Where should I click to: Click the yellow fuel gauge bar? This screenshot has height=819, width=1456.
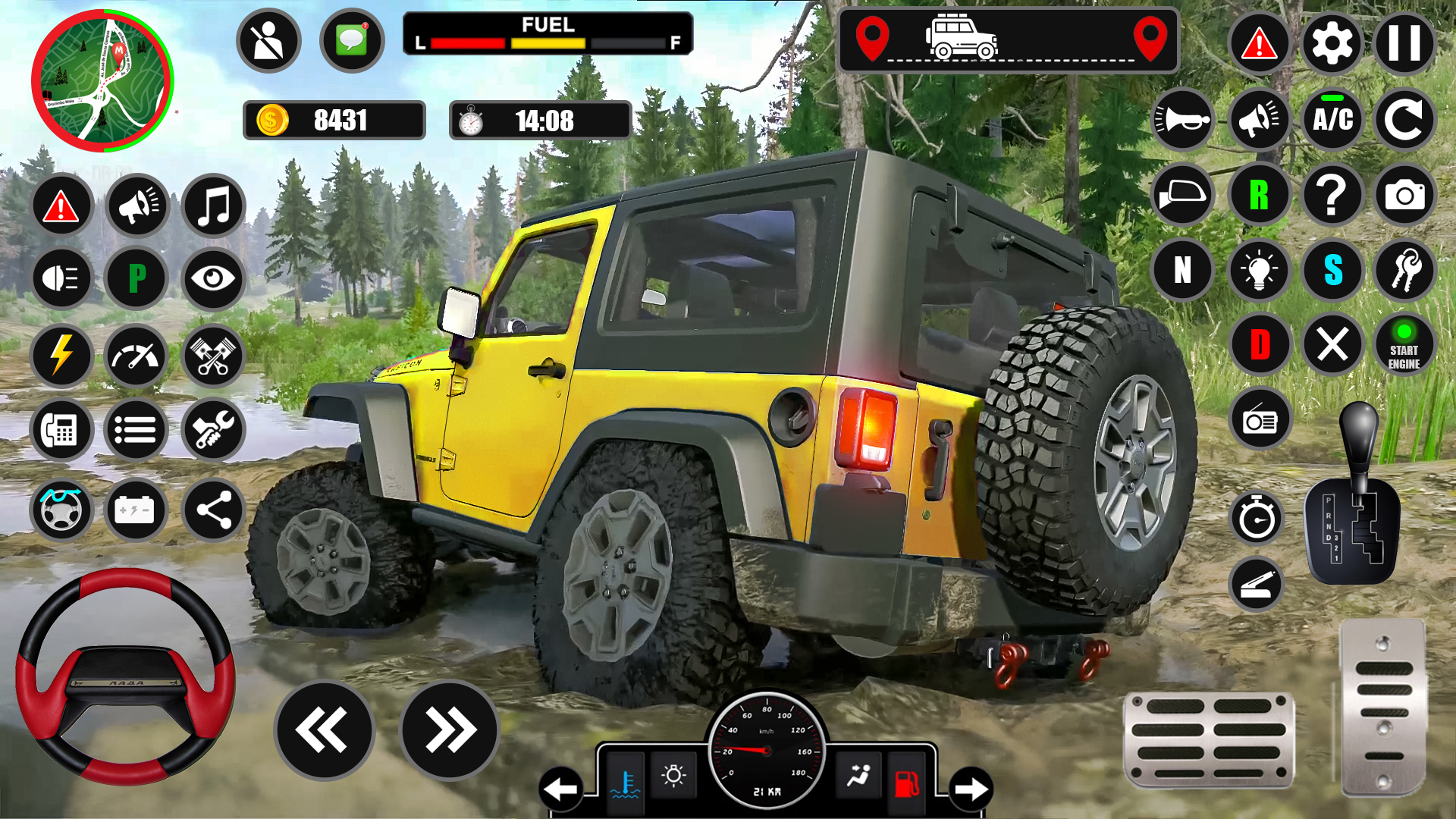(x=548, y=45)
